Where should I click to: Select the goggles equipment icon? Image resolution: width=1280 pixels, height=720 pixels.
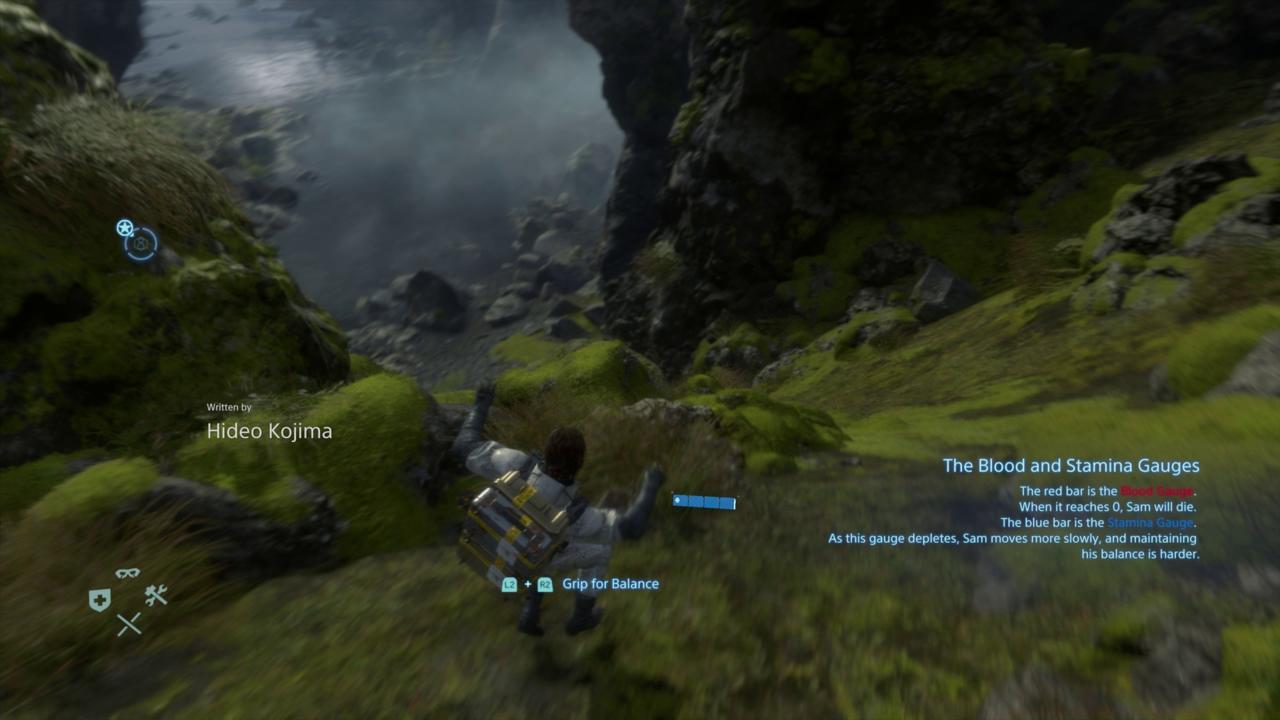[127, 573]
